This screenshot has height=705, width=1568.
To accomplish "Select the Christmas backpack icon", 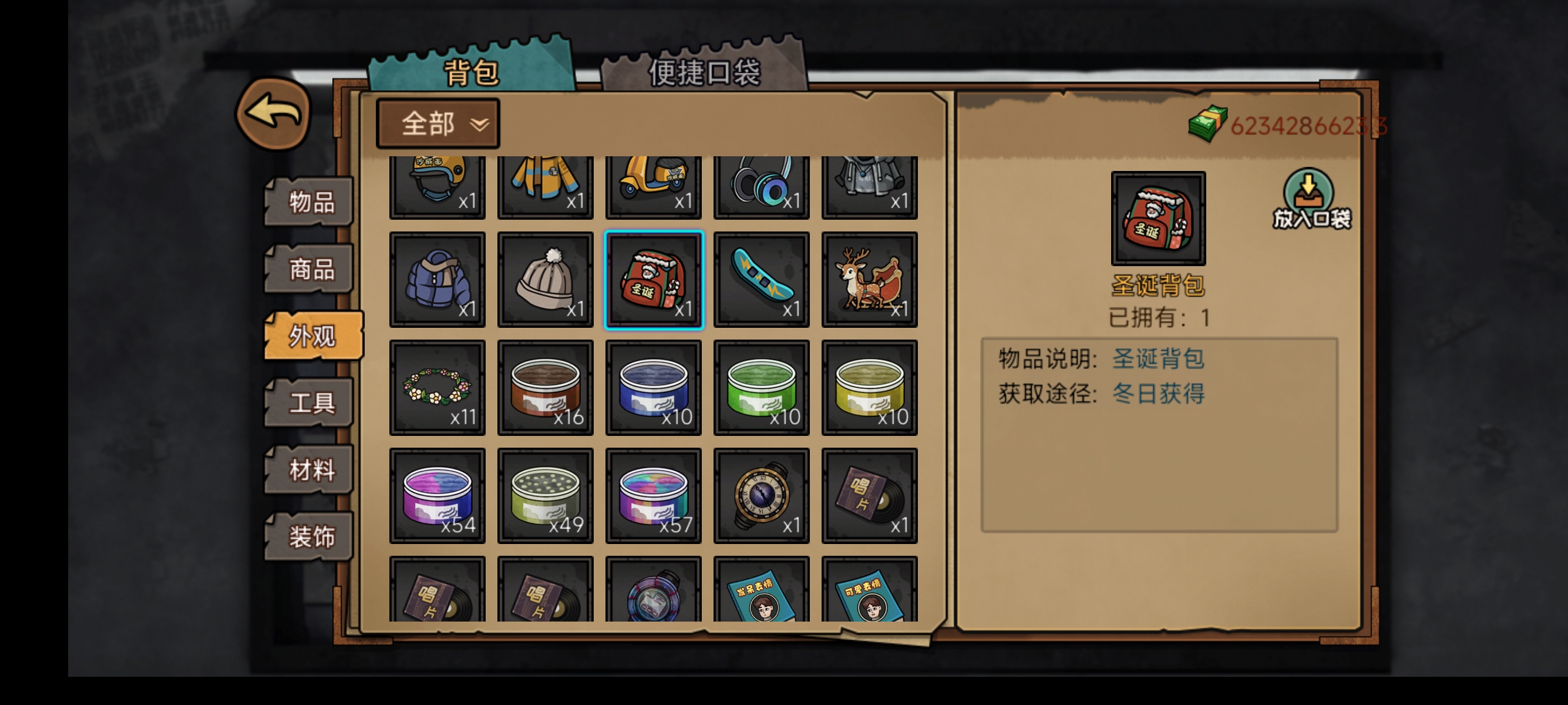I will (652, 279).
